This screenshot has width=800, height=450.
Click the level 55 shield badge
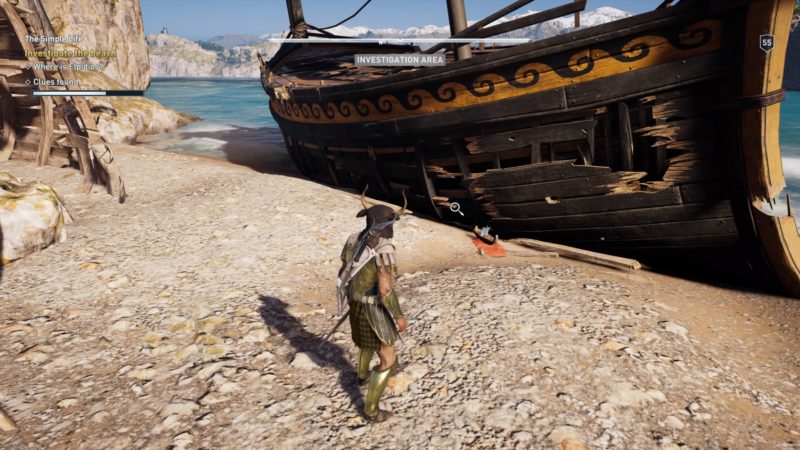tap(767, 42)
